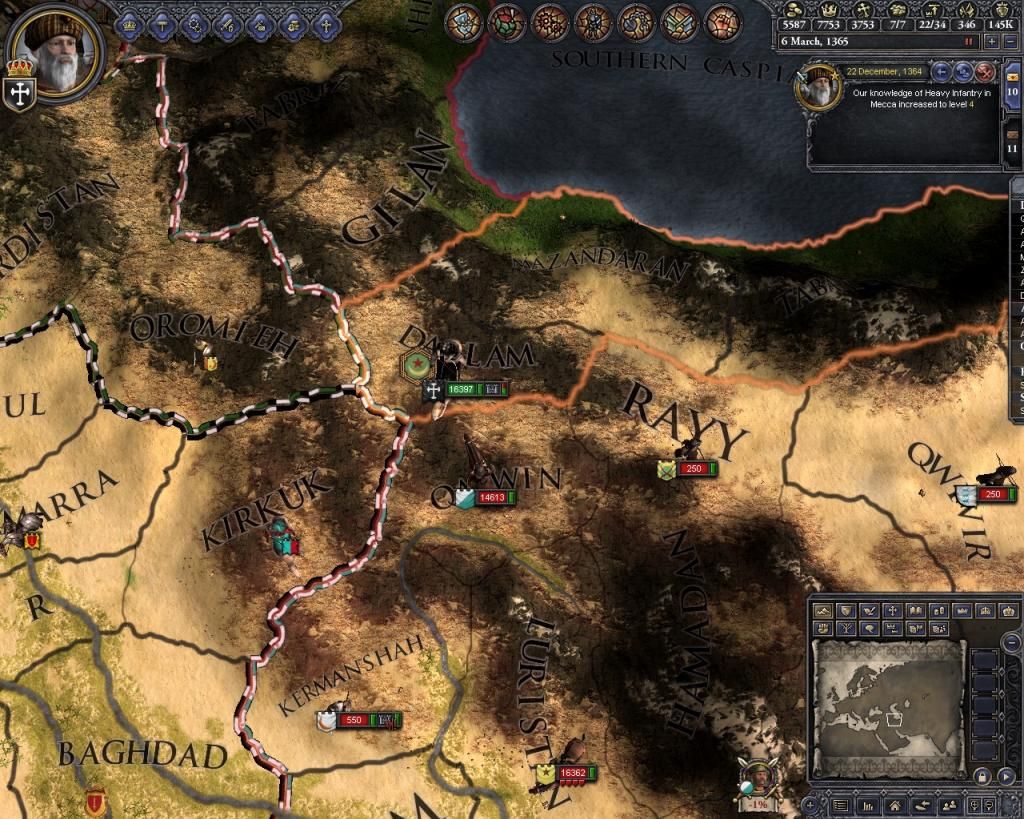Select the 550-troop army in Kermanshah

pos(353,720)
